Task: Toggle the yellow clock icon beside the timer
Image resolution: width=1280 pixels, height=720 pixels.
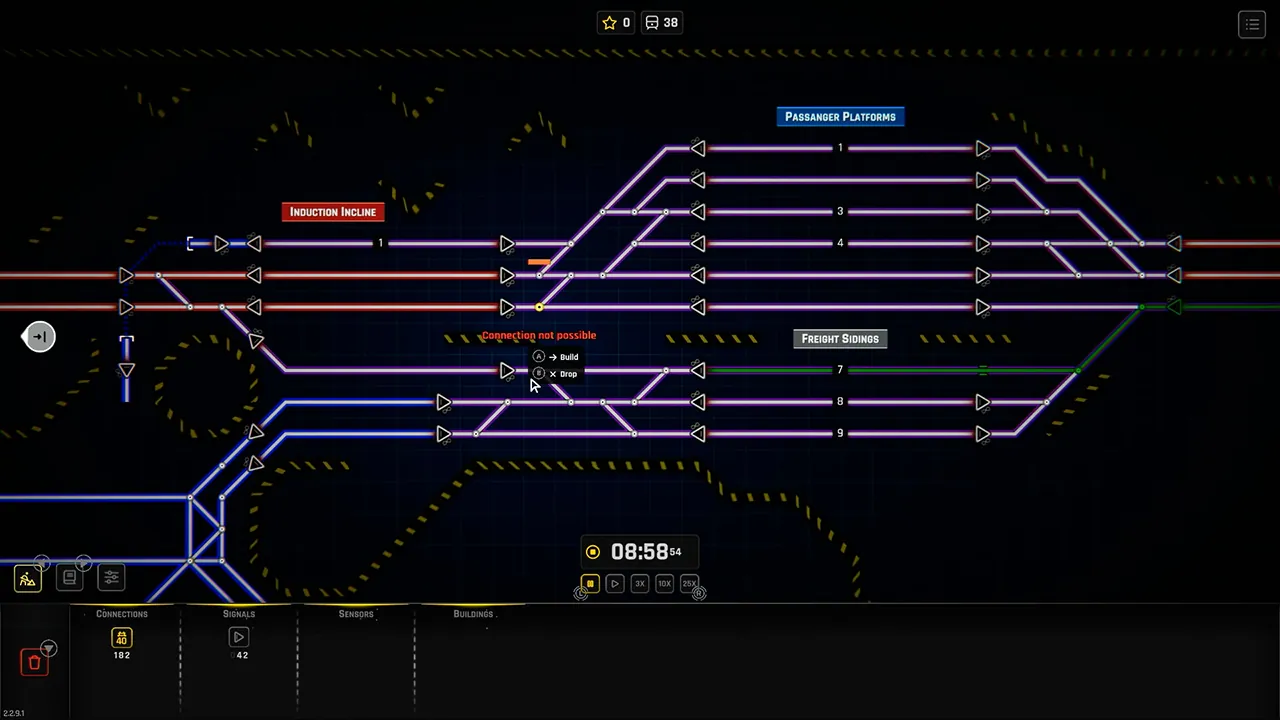Action: (x=592, y=551)
